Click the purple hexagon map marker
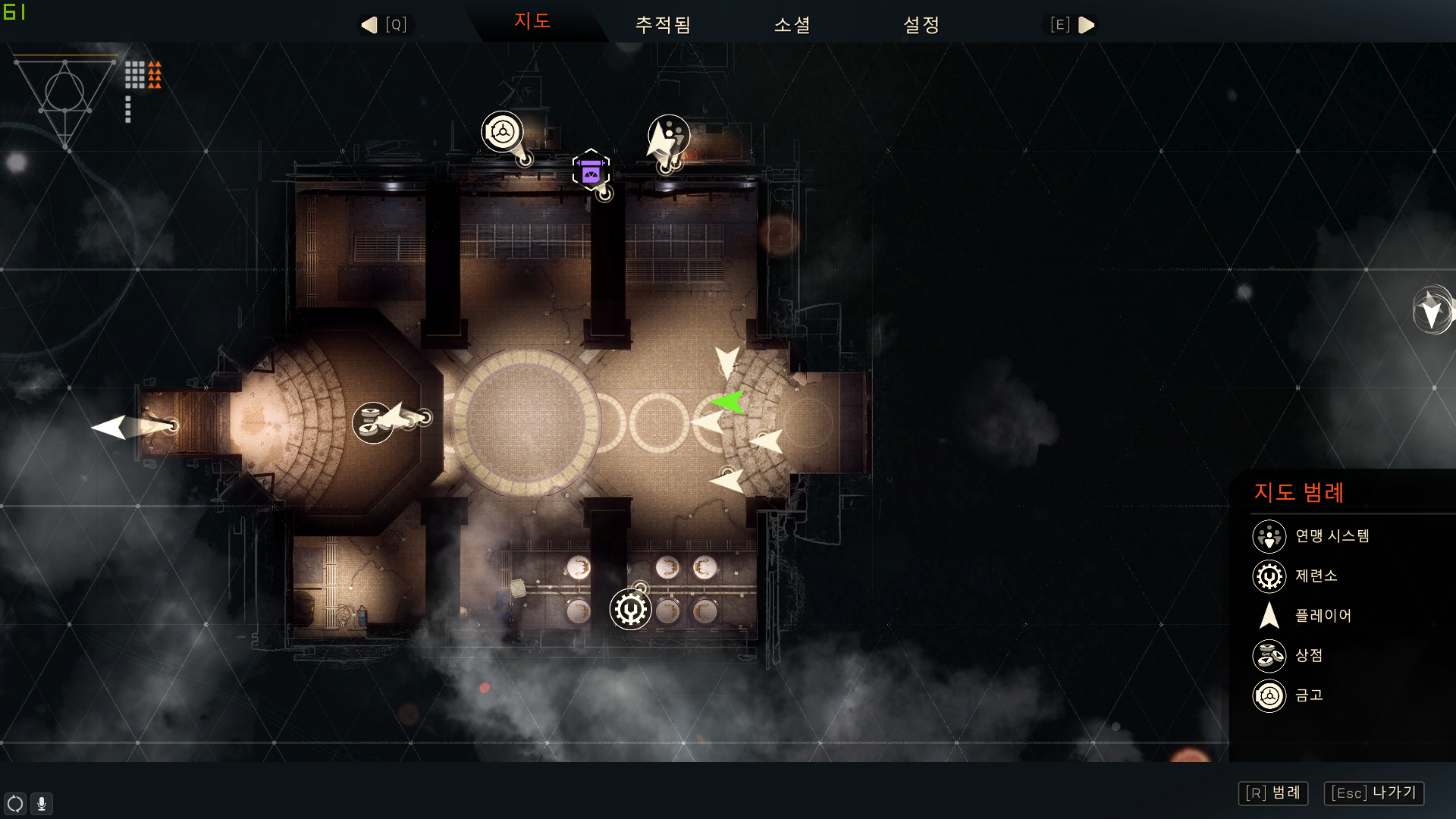The width and height of the screenshot is (1456, 819). pyautogui.click(x=591, y=170)
